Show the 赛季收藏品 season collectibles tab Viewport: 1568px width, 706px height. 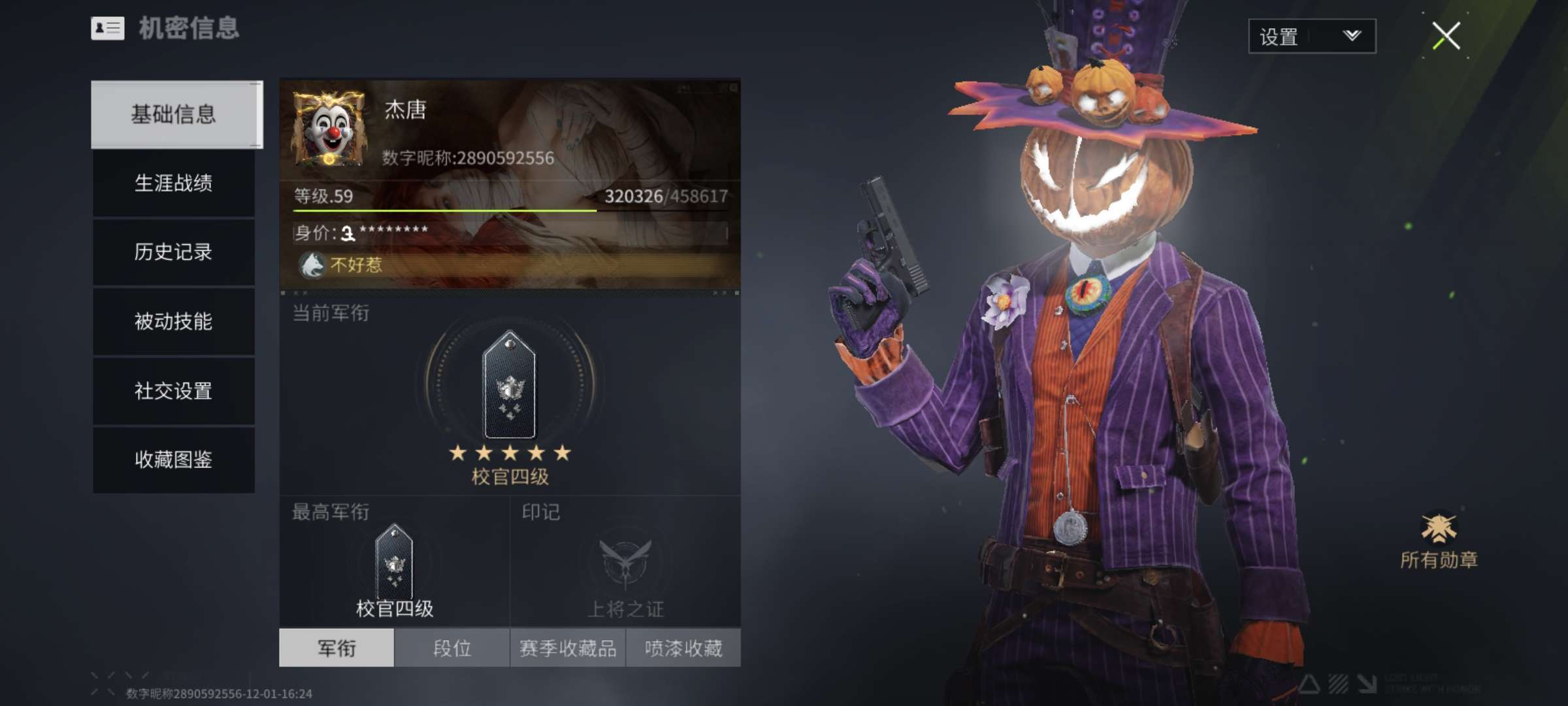[x=568, y=648]
